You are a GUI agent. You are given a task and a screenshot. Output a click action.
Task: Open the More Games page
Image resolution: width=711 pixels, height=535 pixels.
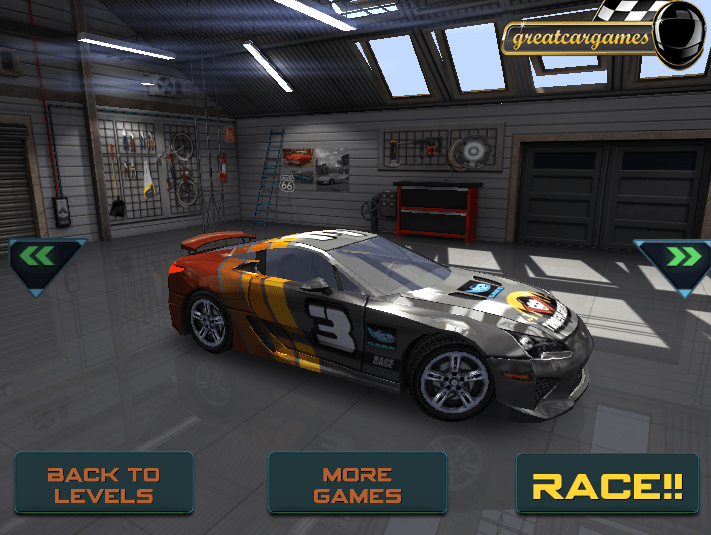(x=357, y=484)
